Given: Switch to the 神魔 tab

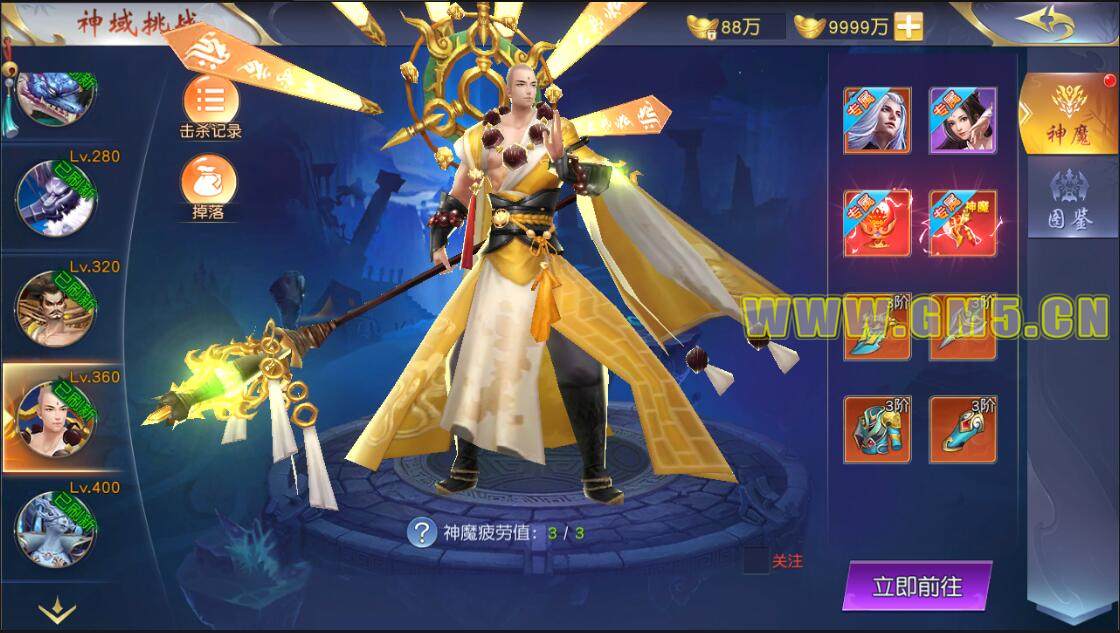Looking at the screenshot, I should (x=1068, y=115).
